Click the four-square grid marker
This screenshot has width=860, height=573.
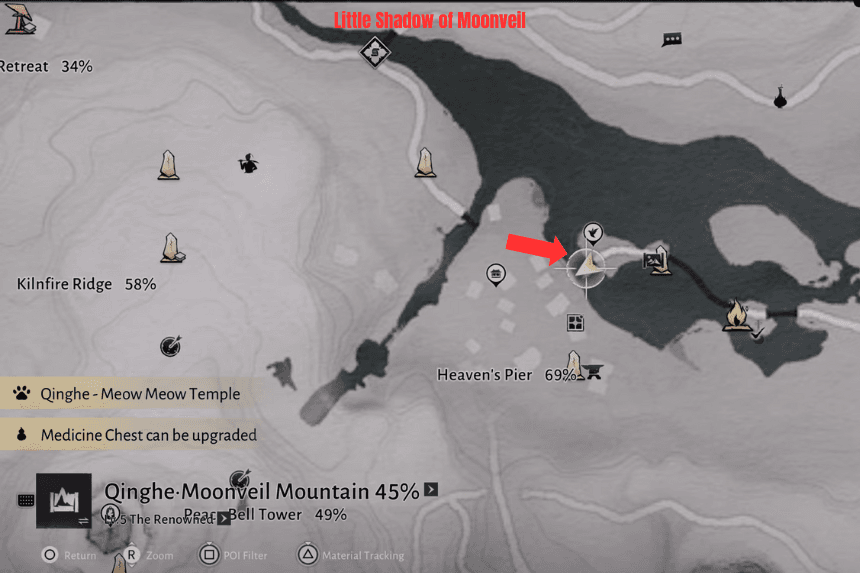click(575, 322)
